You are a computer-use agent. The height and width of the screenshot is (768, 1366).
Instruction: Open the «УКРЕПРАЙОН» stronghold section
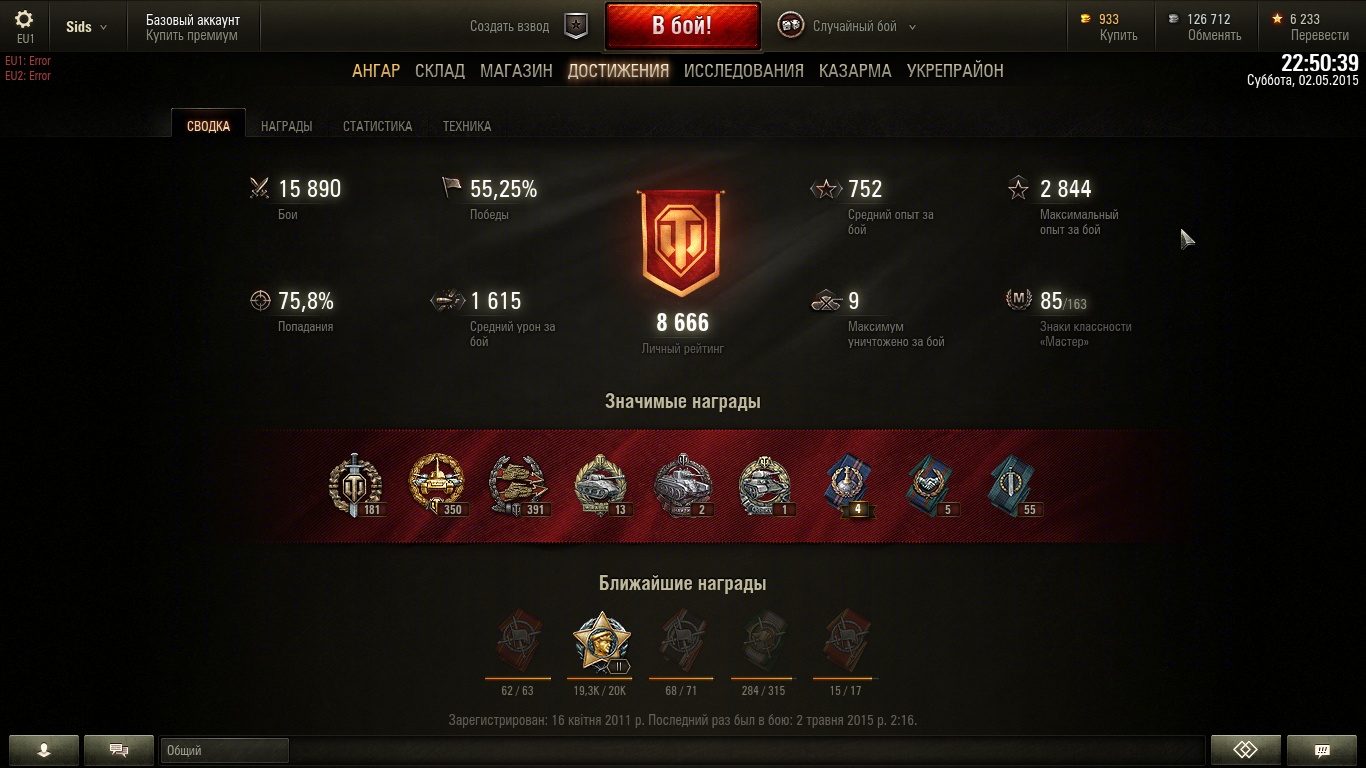(955, 71)
